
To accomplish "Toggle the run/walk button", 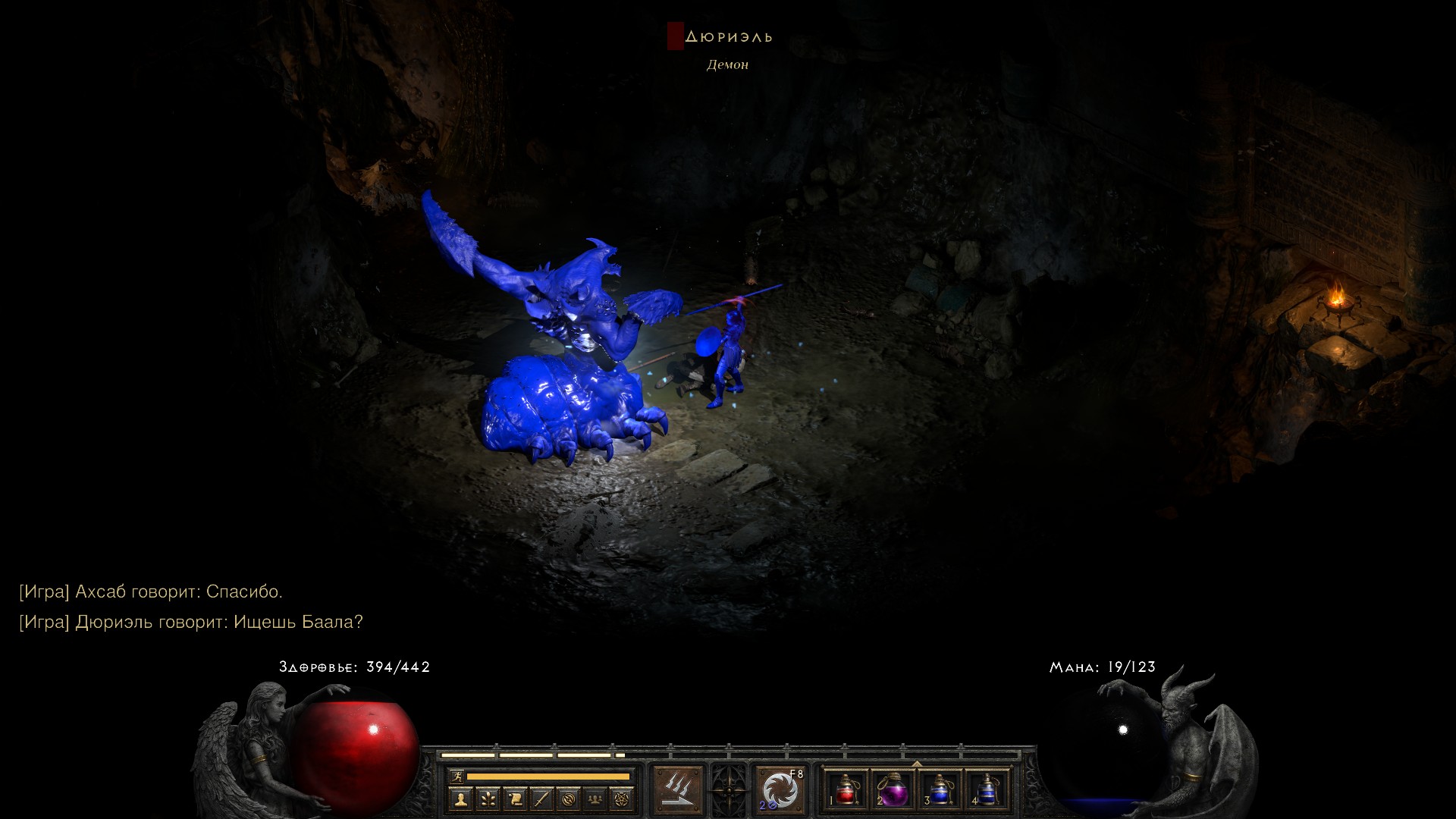I will [457, 776].
